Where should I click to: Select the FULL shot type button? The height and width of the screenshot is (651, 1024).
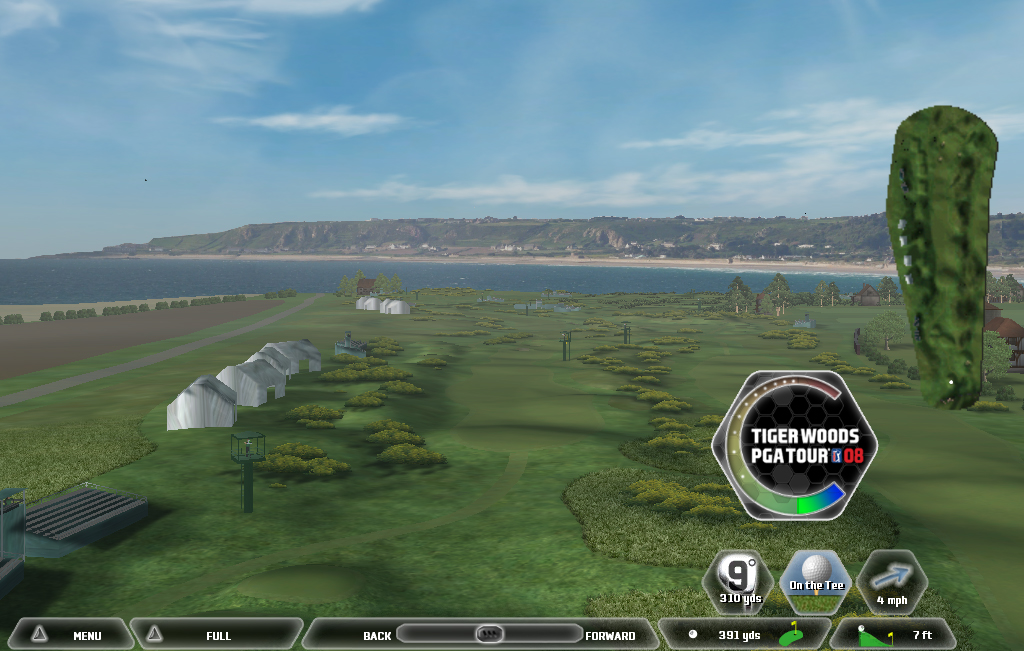coord(217,635)
